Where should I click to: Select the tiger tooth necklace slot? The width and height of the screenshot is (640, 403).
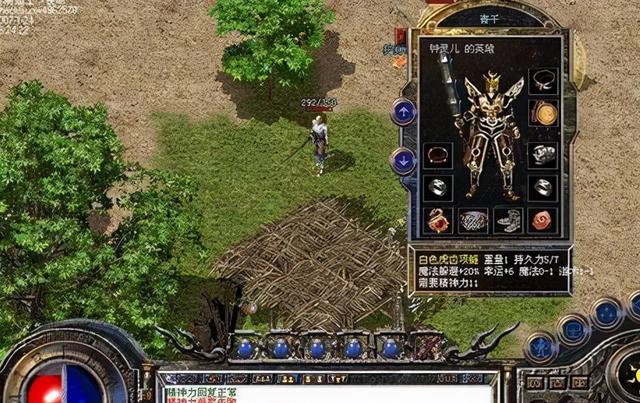[x=543, y=80]
